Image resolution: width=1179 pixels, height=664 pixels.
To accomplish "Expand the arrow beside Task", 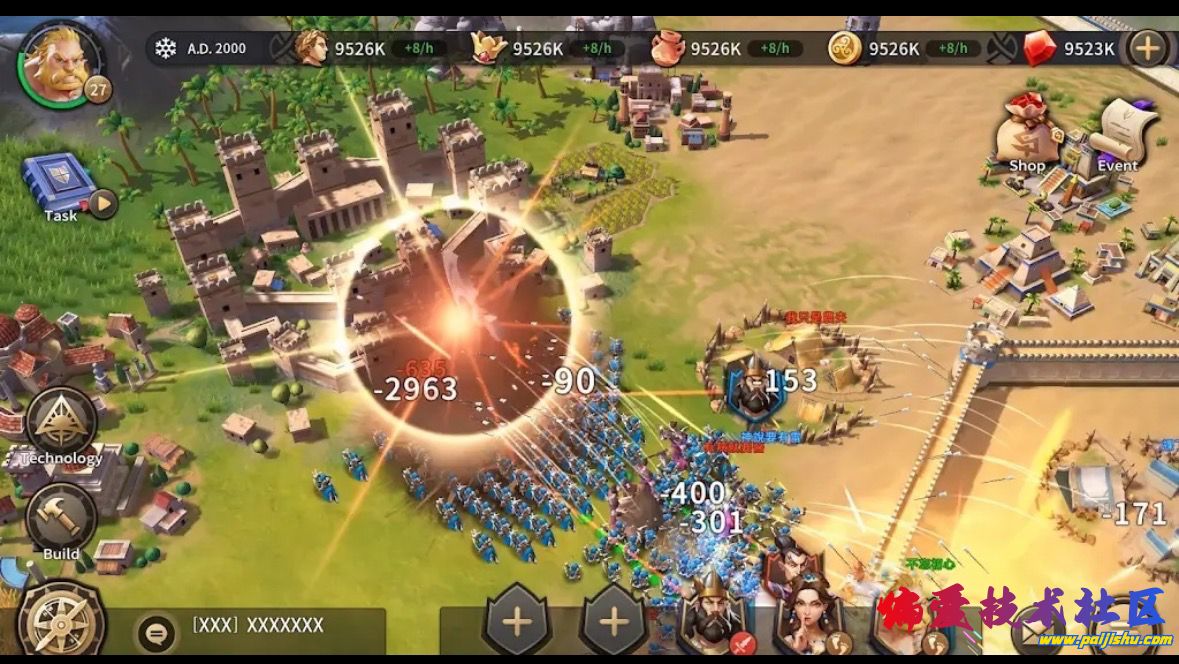I will pyautogui.click(x=103, y=205).
